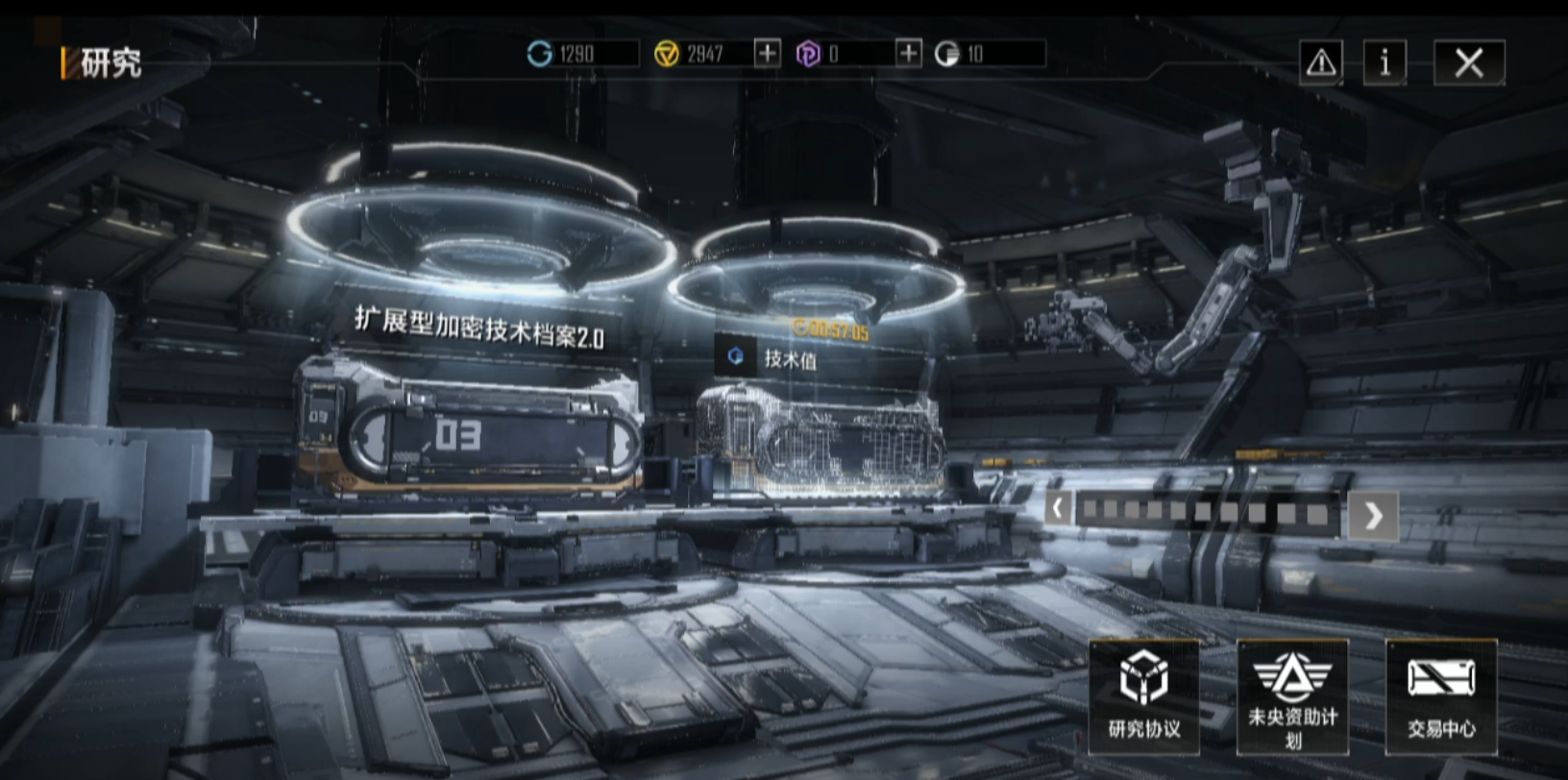Show the next page with the right arrow
The image size is (1568, 780).
(x=1373, y=516)
